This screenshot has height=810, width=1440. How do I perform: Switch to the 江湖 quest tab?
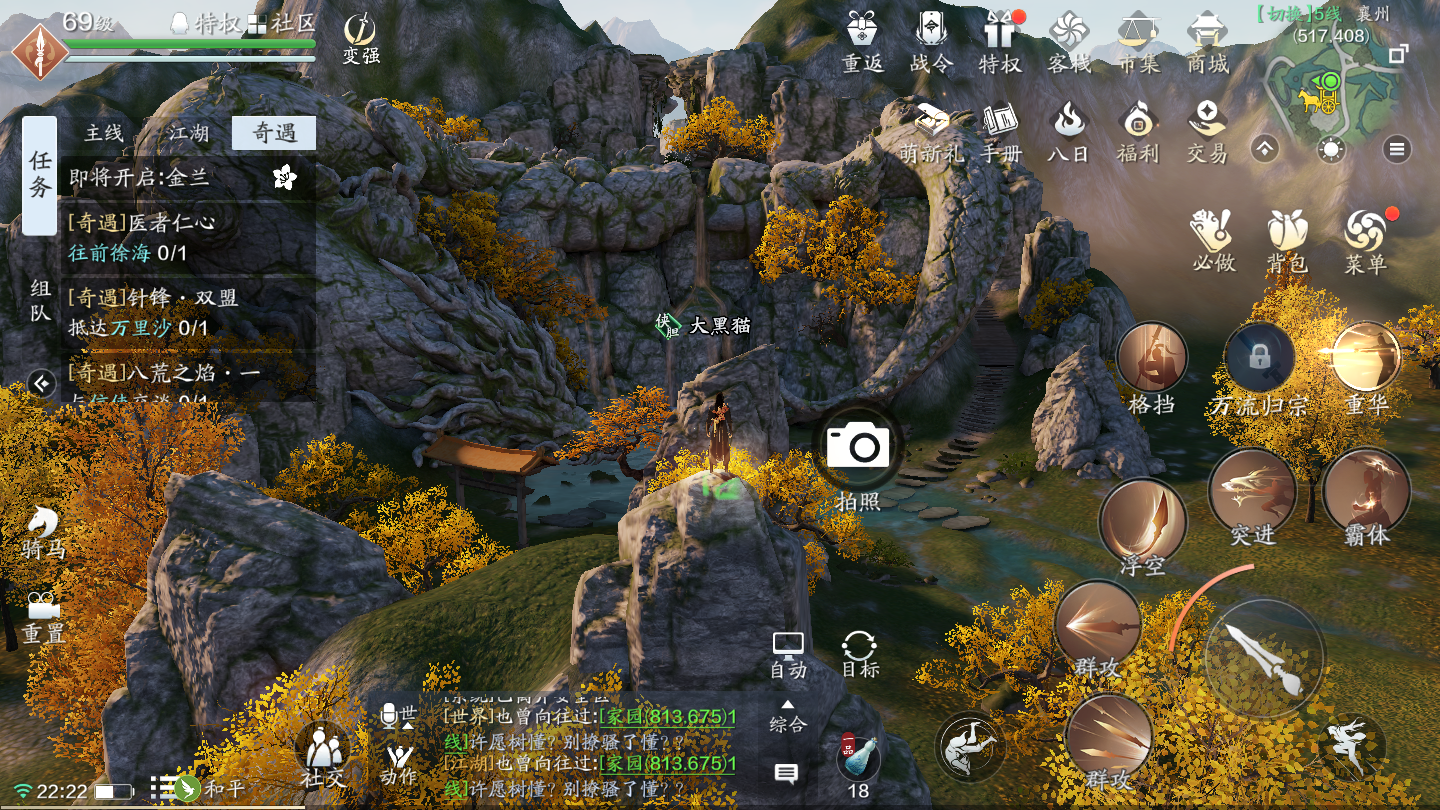pyautogui.click(x=188, y=133)
